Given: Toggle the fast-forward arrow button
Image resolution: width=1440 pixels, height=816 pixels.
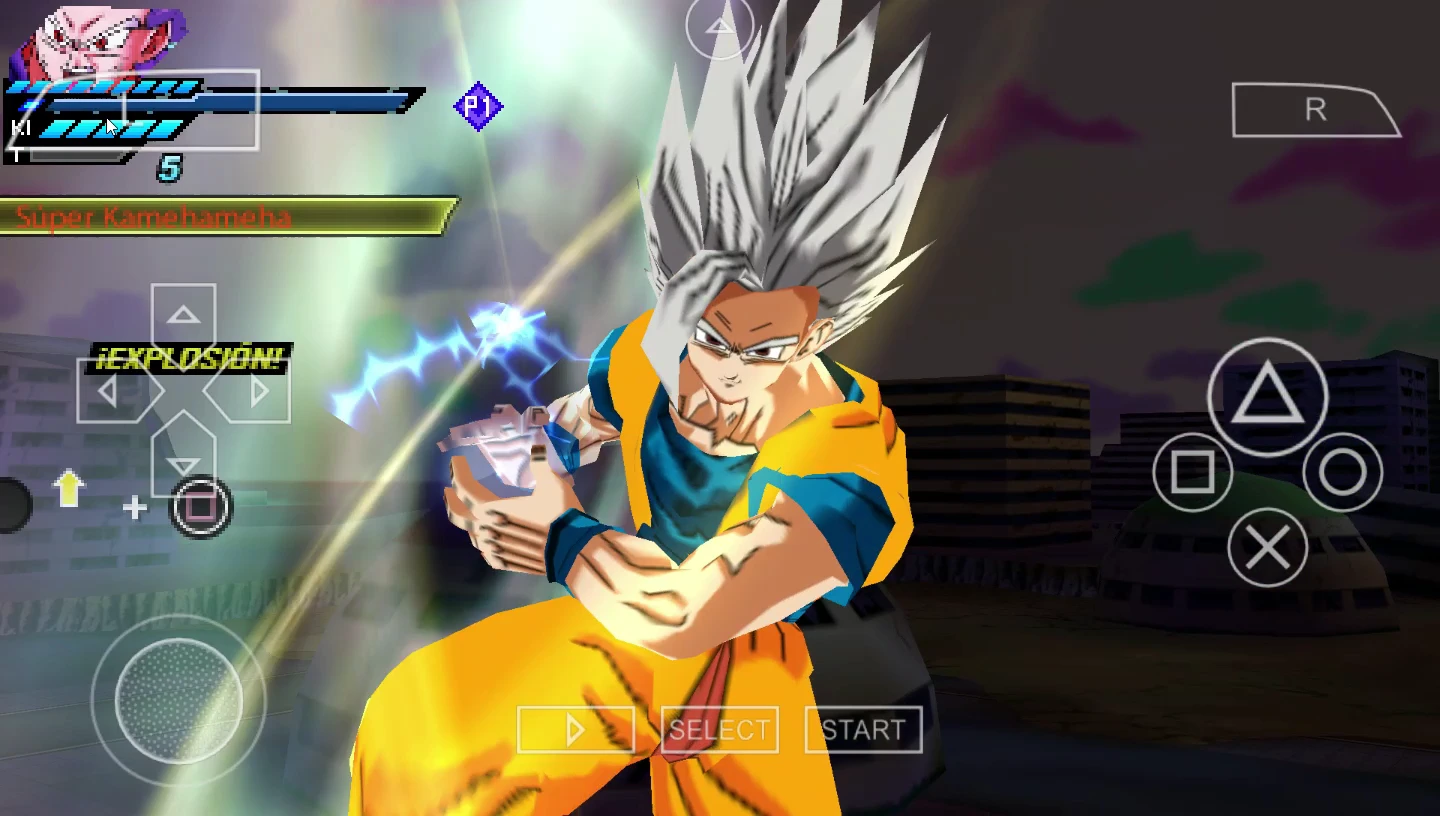Looking at the screenshot, I should point(575,730).
